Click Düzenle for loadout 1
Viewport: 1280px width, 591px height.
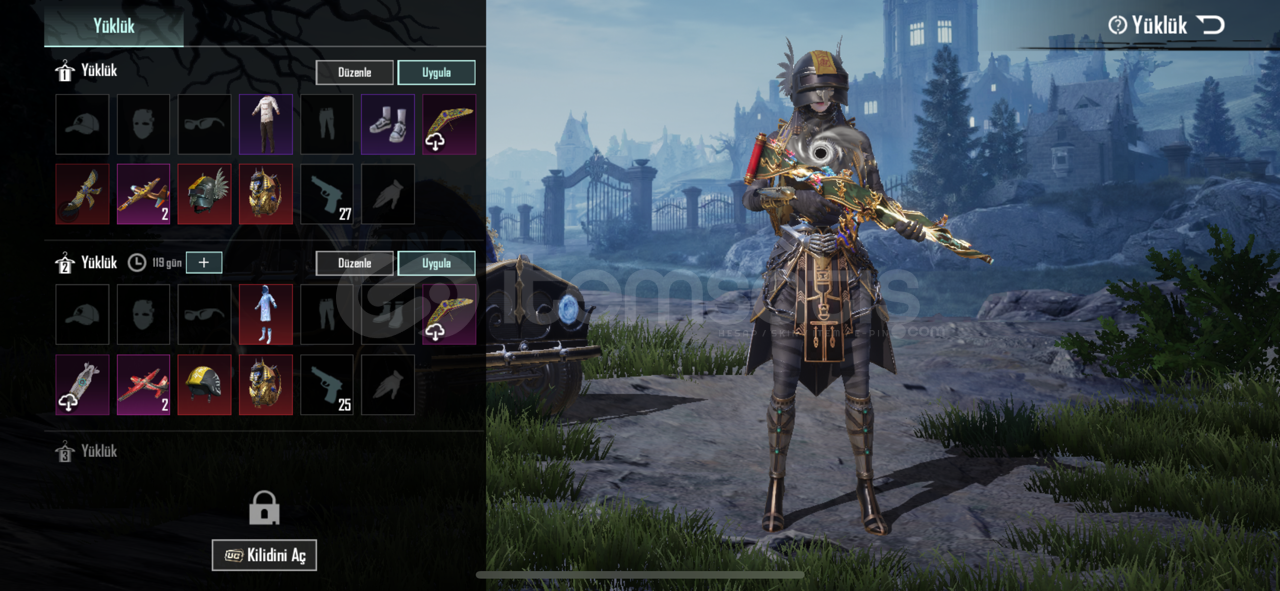tap(355, 73)
